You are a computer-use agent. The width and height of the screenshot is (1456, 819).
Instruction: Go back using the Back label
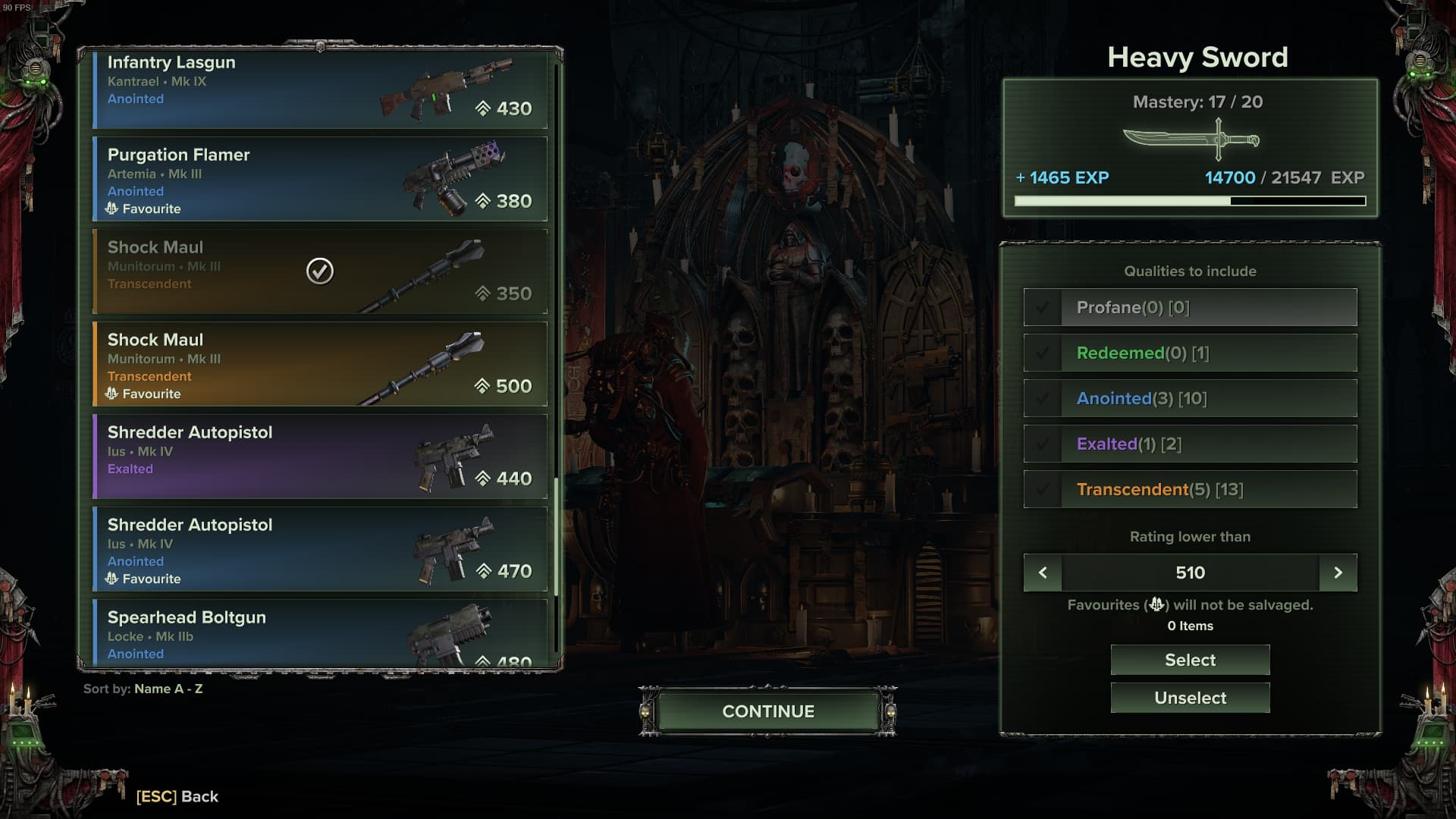click(177, 796)
